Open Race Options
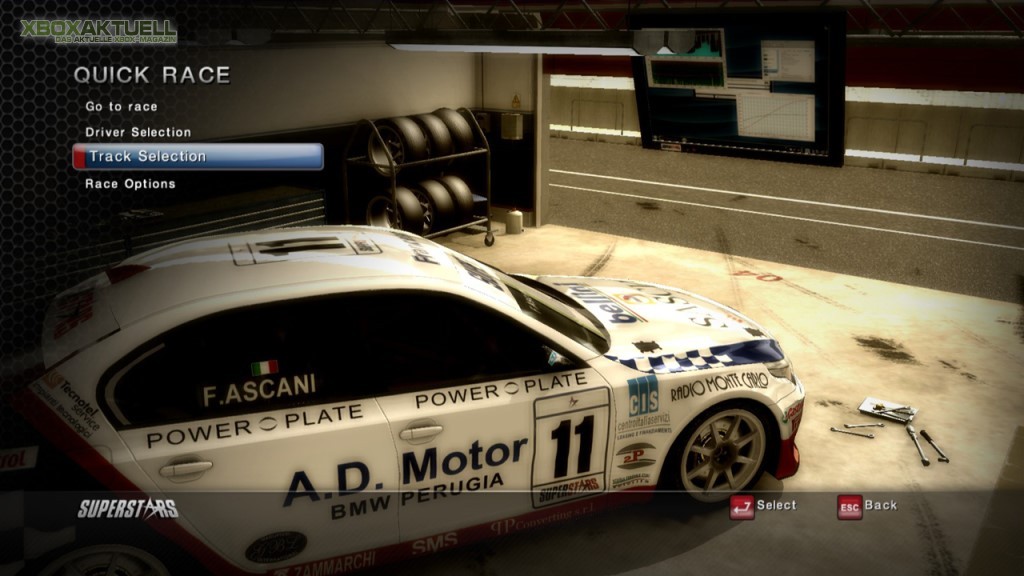 (x=130, y=184)
